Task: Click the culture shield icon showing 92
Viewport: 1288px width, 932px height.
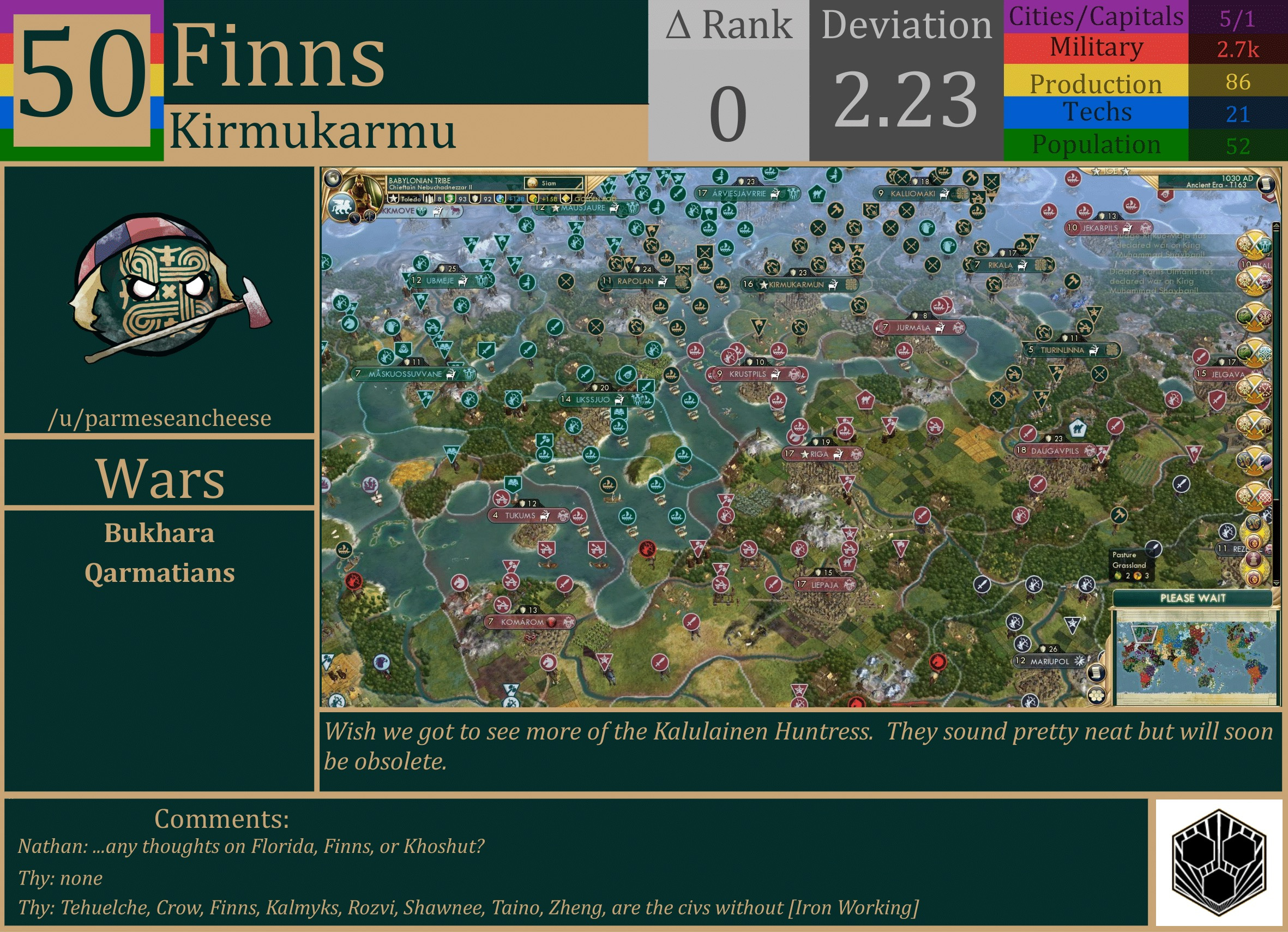Action: coord(477,201)
